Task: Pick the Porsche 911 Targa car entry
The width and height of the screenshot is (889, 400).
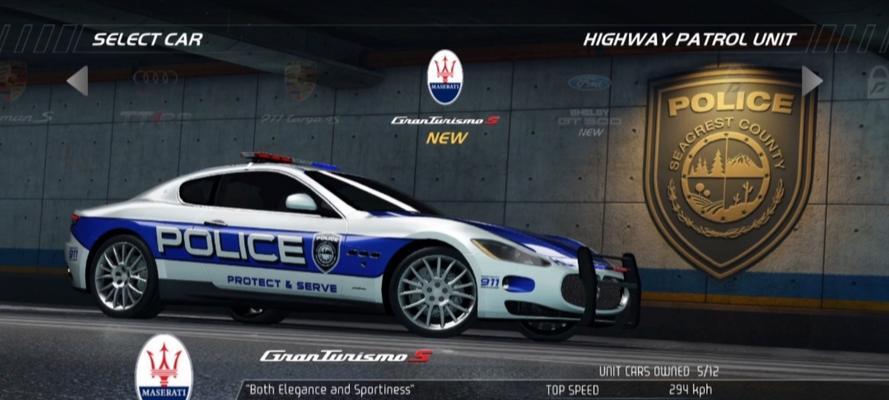Action: point(300,97)
